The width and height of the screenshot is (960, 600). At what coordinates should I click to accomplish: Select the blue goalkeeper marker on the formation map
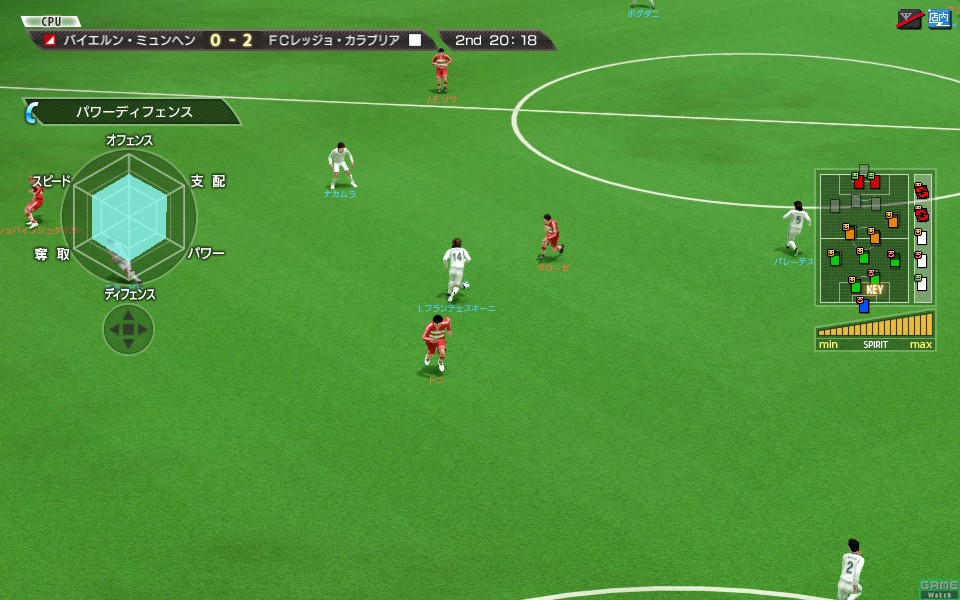(x=863, y=305)
